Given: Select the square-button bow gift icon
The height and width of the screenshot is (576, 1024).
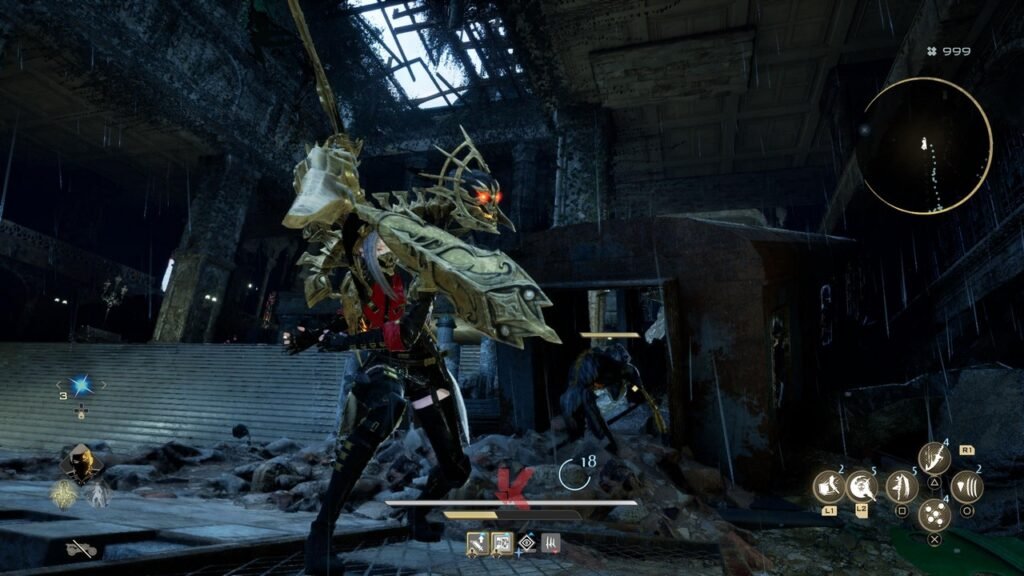Looking at the screenshot, I should click(902, 487).
